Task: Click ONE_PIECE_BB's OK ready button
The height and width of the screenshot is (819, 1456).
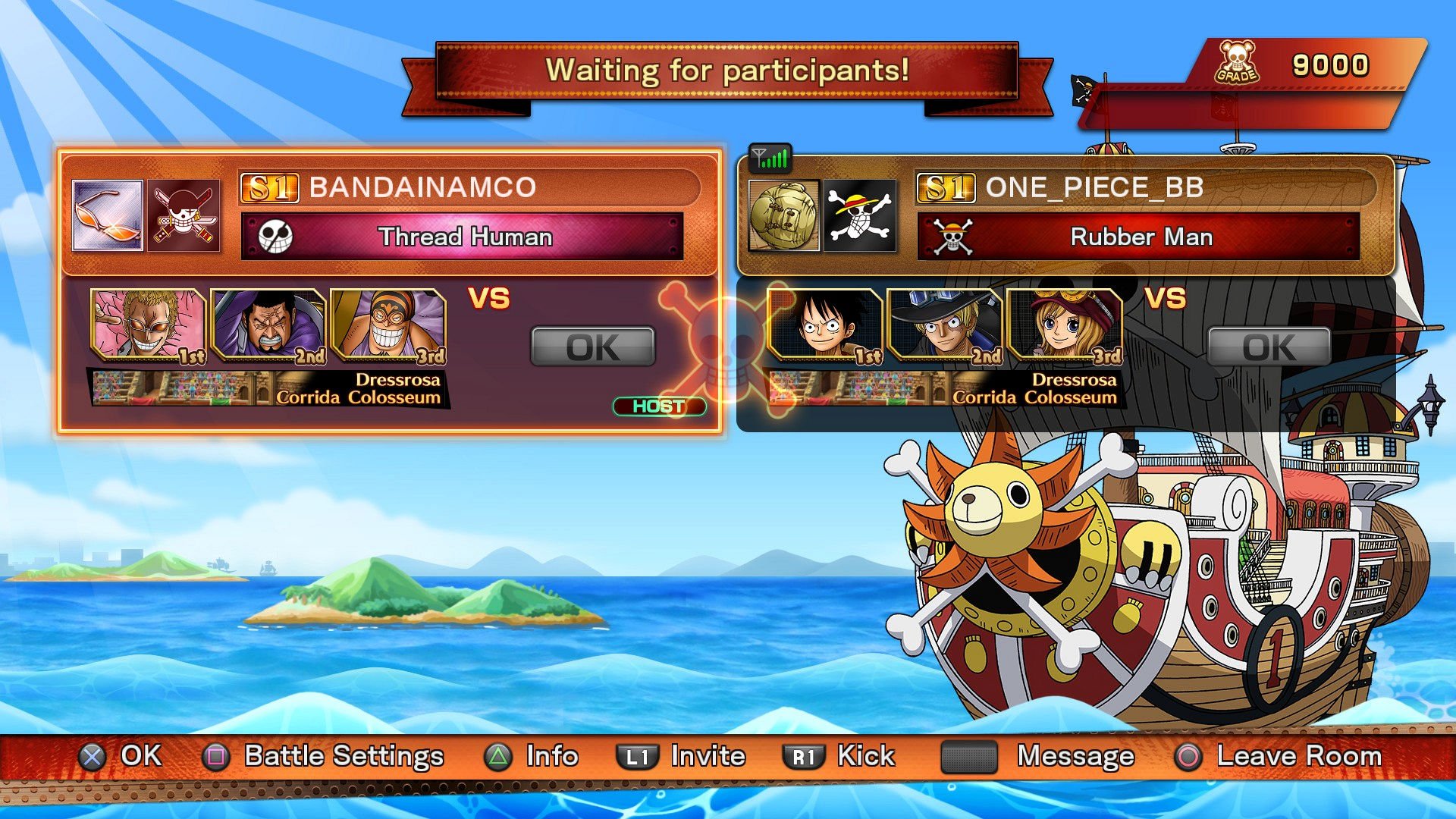Action: coord(1269,347)
